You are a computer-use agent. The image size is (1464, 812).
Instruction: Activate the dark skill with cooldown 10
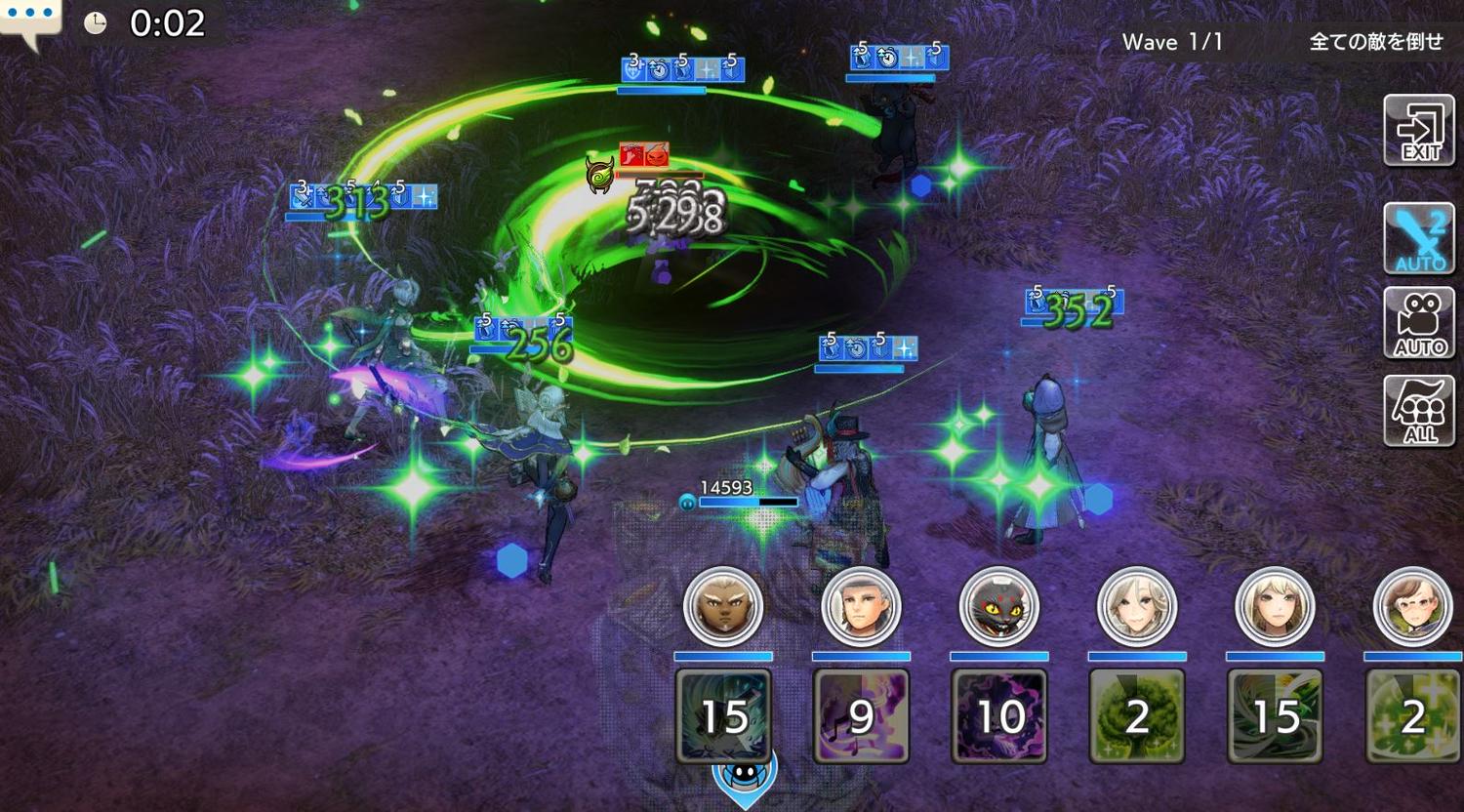pyautogui.click(x=999, y=714)
